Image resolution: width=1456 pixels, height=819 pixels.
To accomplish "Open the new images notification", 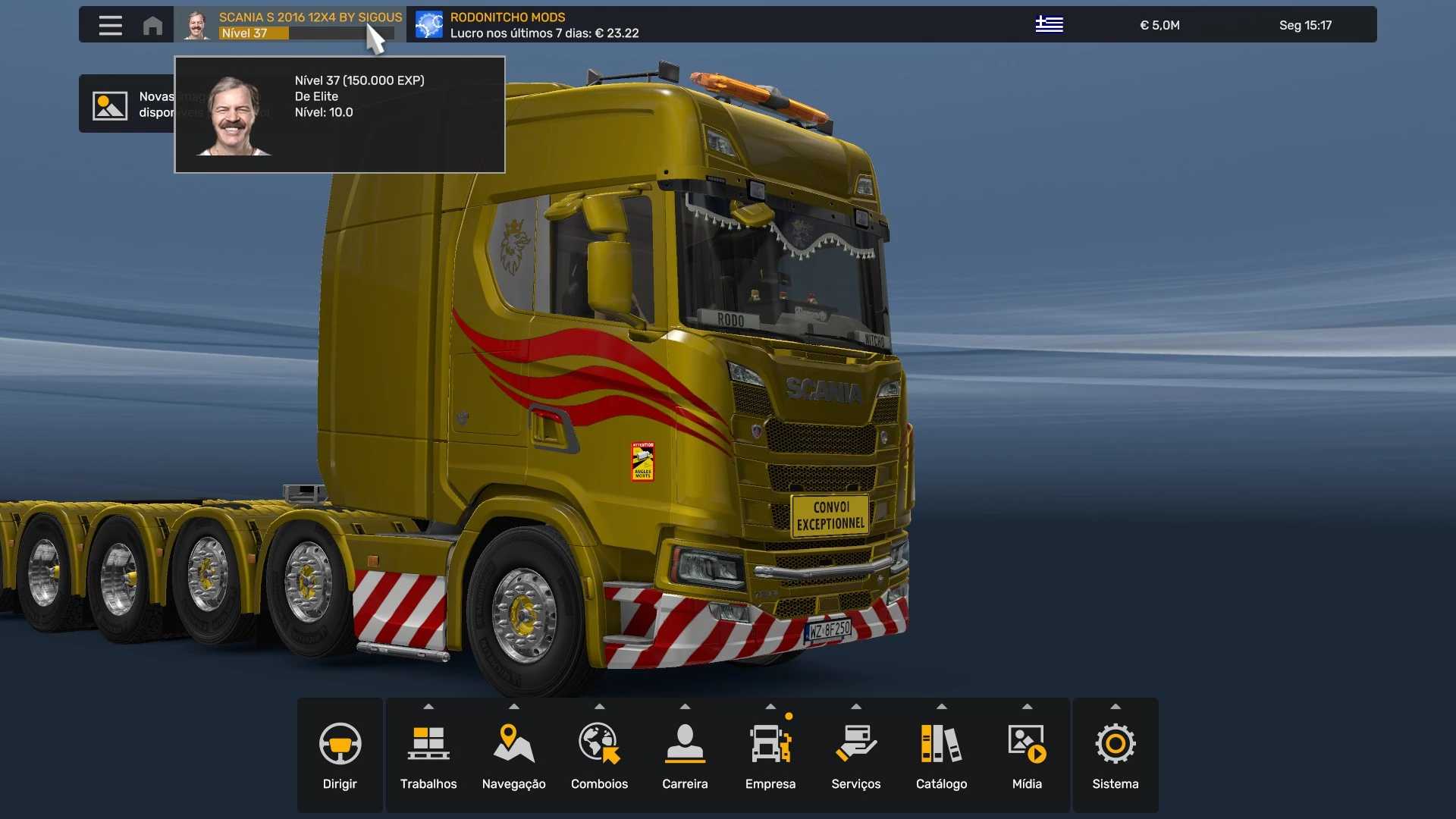I will click(126, 104).
